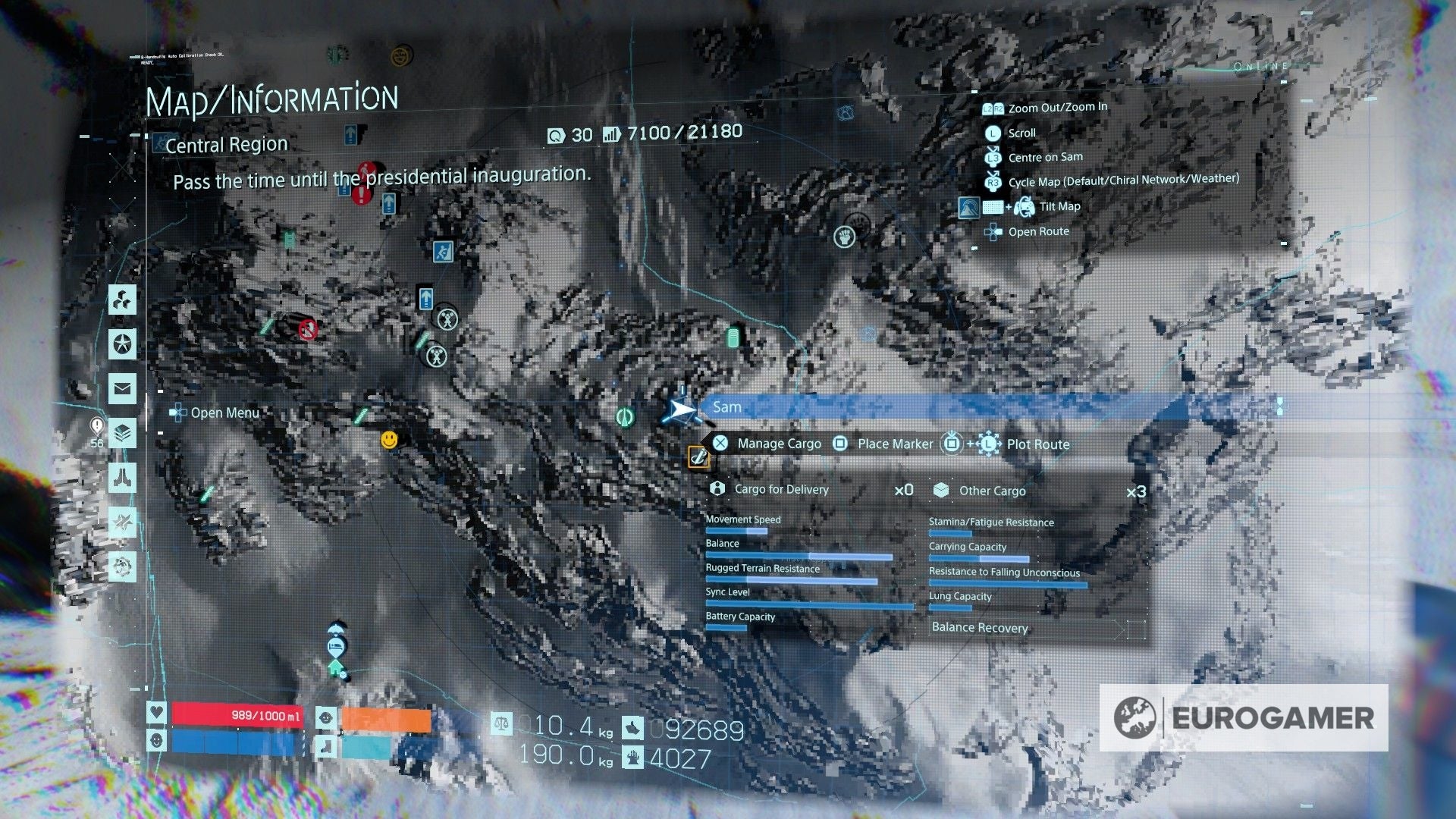Open Menu from the map screen
The width and height of the screenshot is (1456, 819).
click(226, 413)
